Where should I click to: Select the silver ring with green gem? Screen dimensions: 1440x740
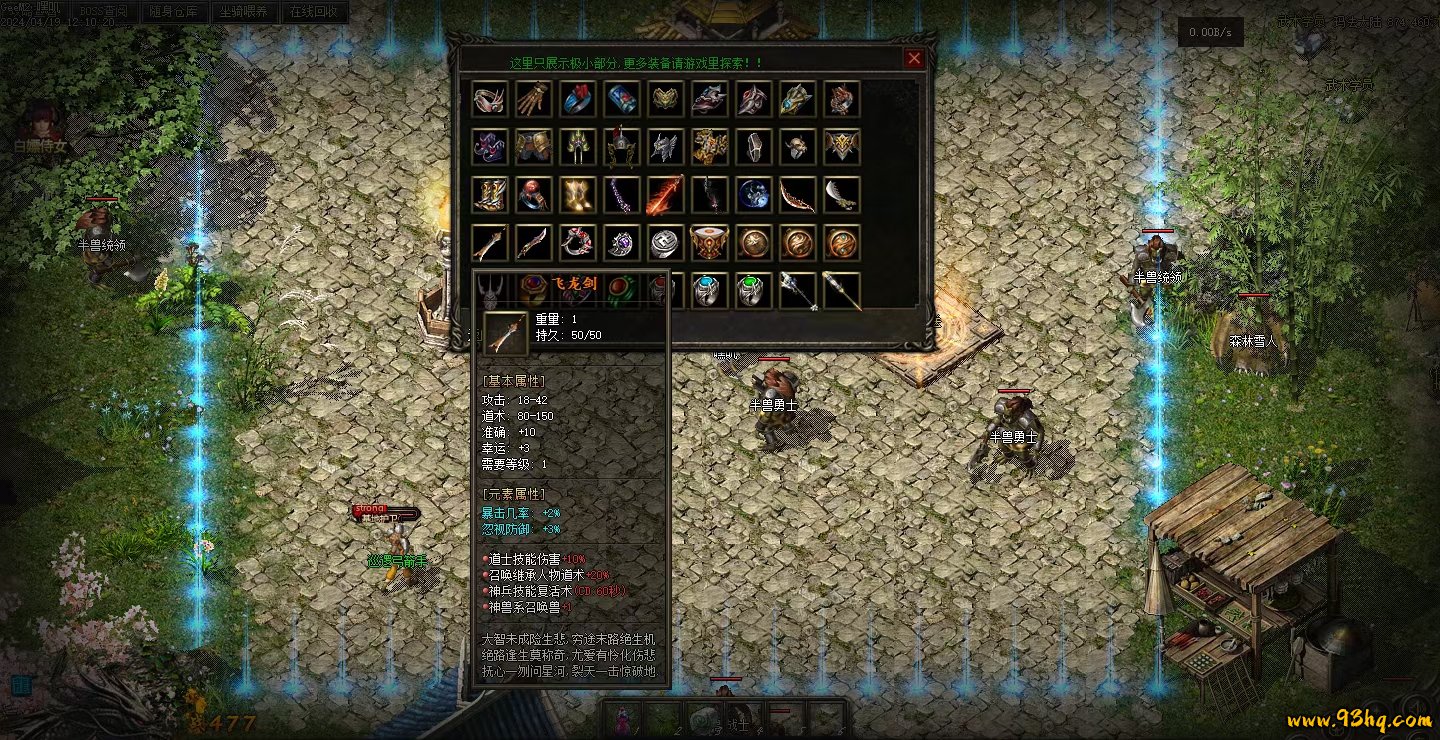[754, 291]
